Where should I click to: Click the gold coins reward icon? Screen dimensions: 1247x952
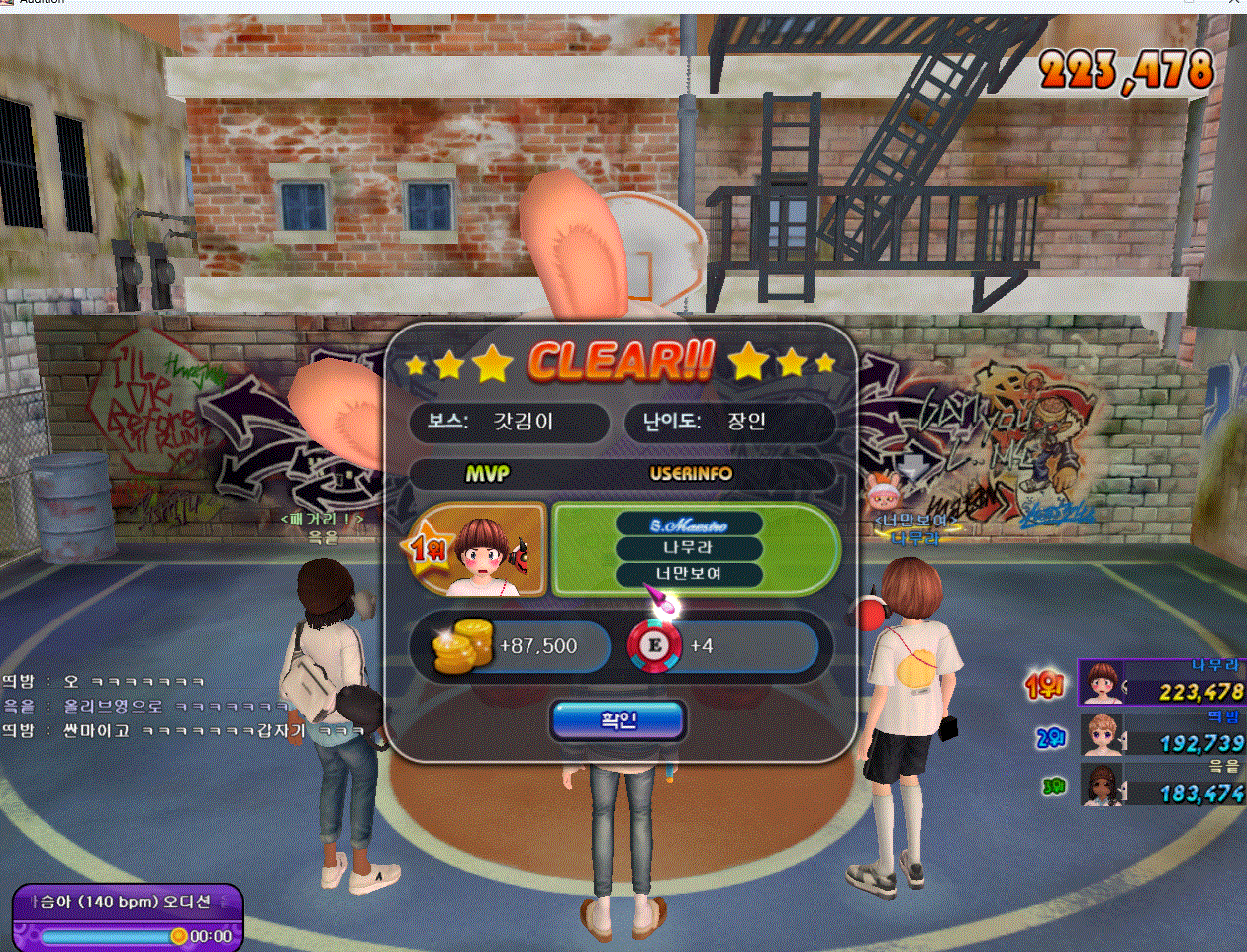pyautogui.click(x=463, y=645)
